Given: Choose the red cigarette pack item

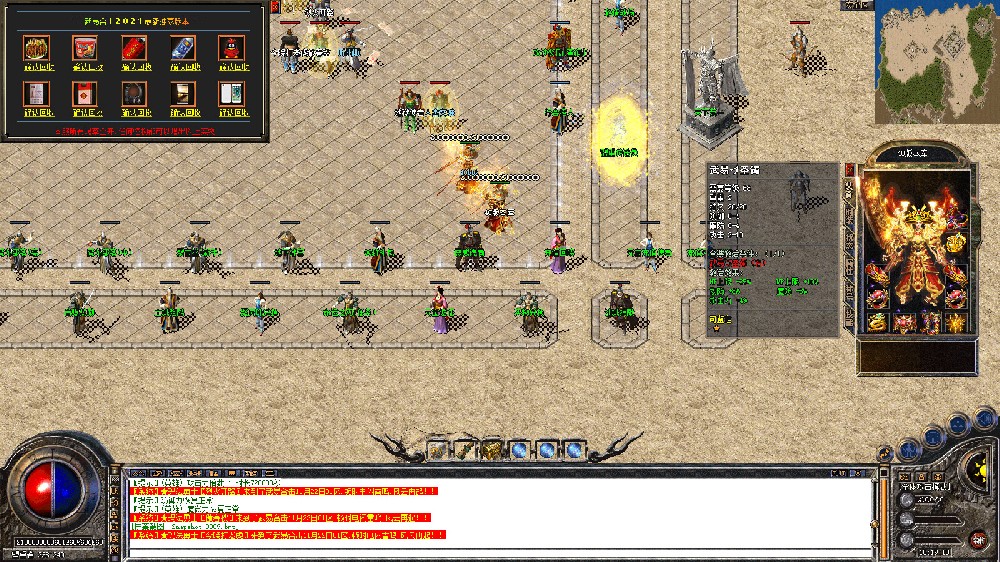Looking at the screenshot, I should click(86, 93).
